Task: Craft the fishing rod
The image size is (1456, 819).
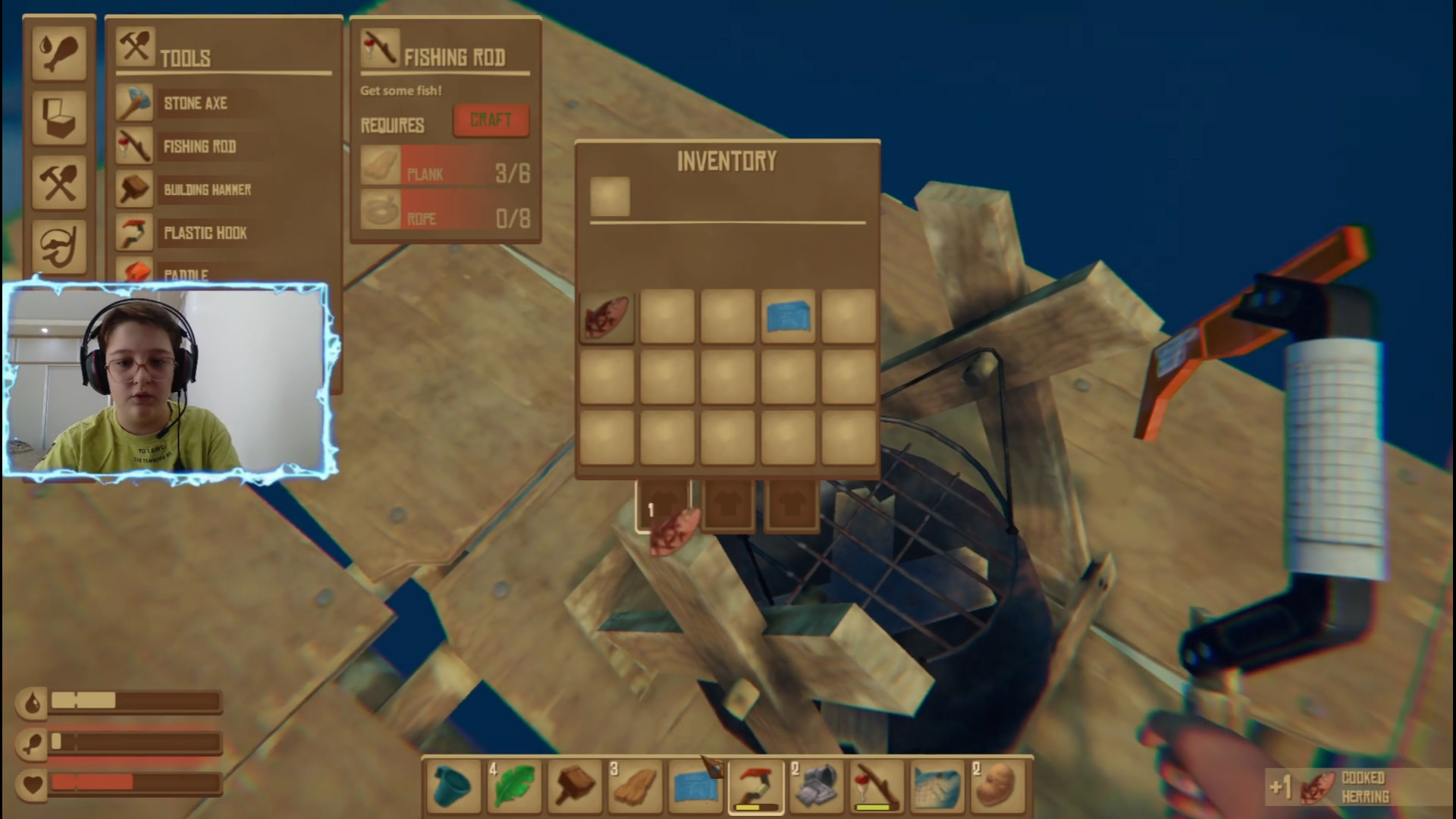Action: (491, 121)
